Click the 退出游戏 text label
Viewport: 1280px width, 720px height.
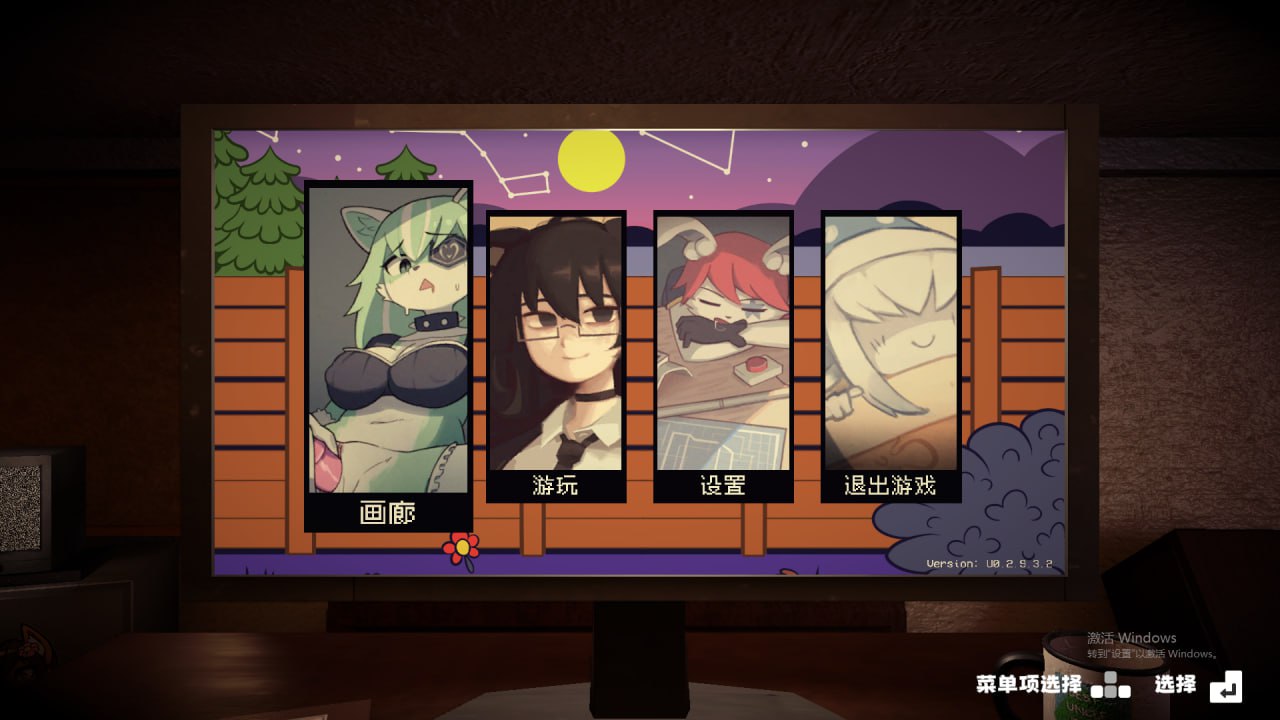point(889,485)
